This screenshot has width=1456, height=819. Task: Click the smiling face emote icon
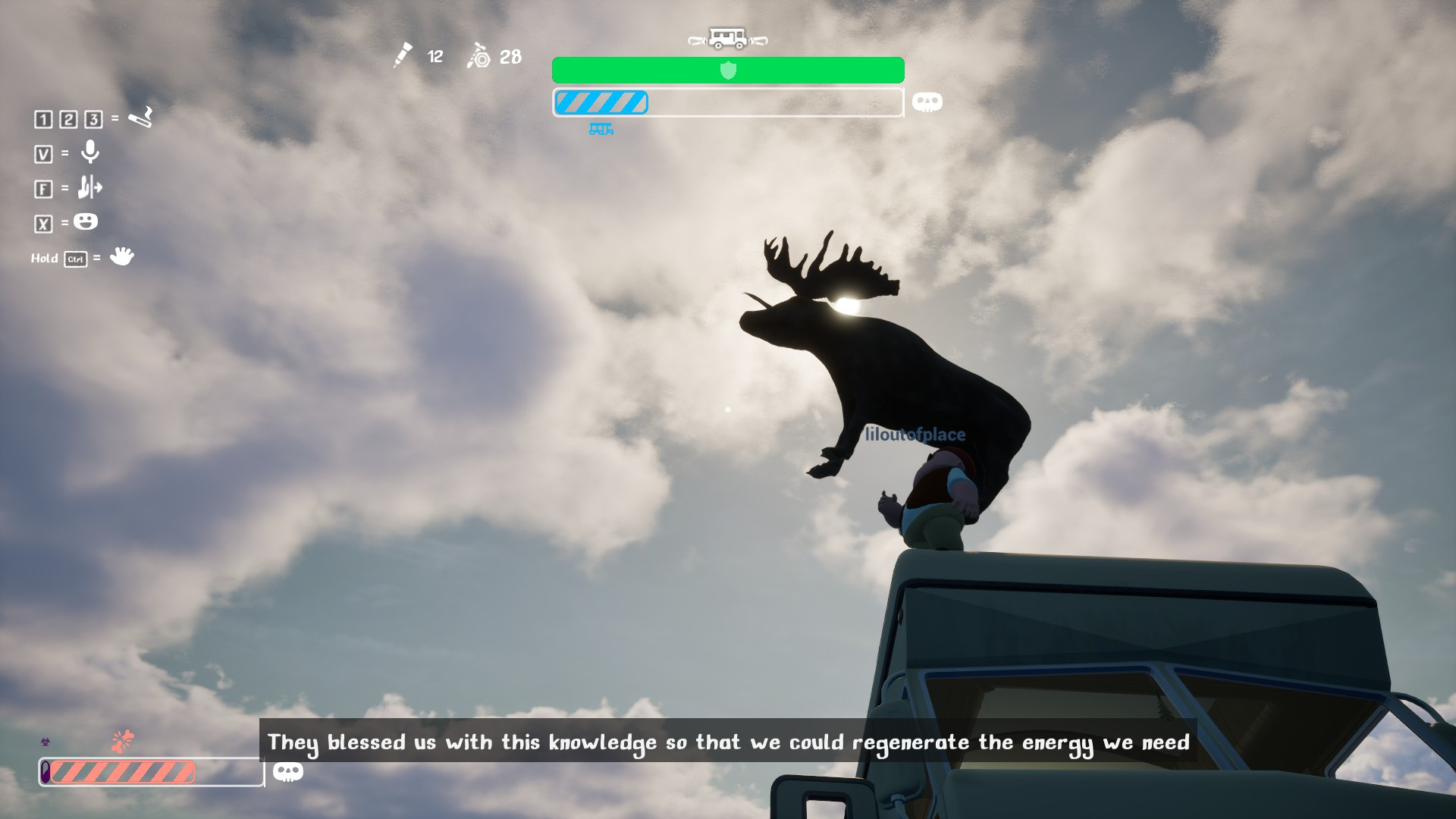[86, 221]
